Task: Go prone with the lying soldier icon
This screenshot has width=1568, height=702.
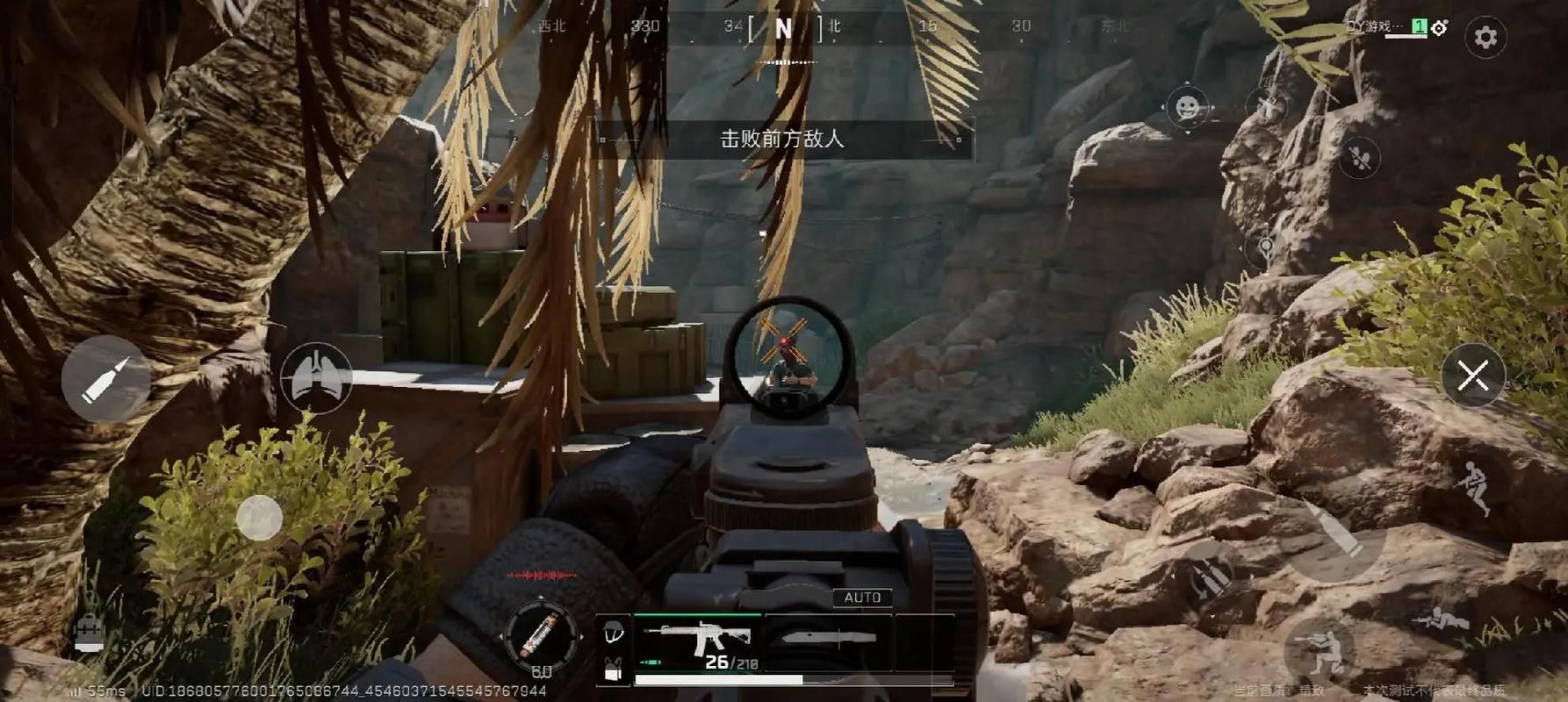Action: point(1440,620)
